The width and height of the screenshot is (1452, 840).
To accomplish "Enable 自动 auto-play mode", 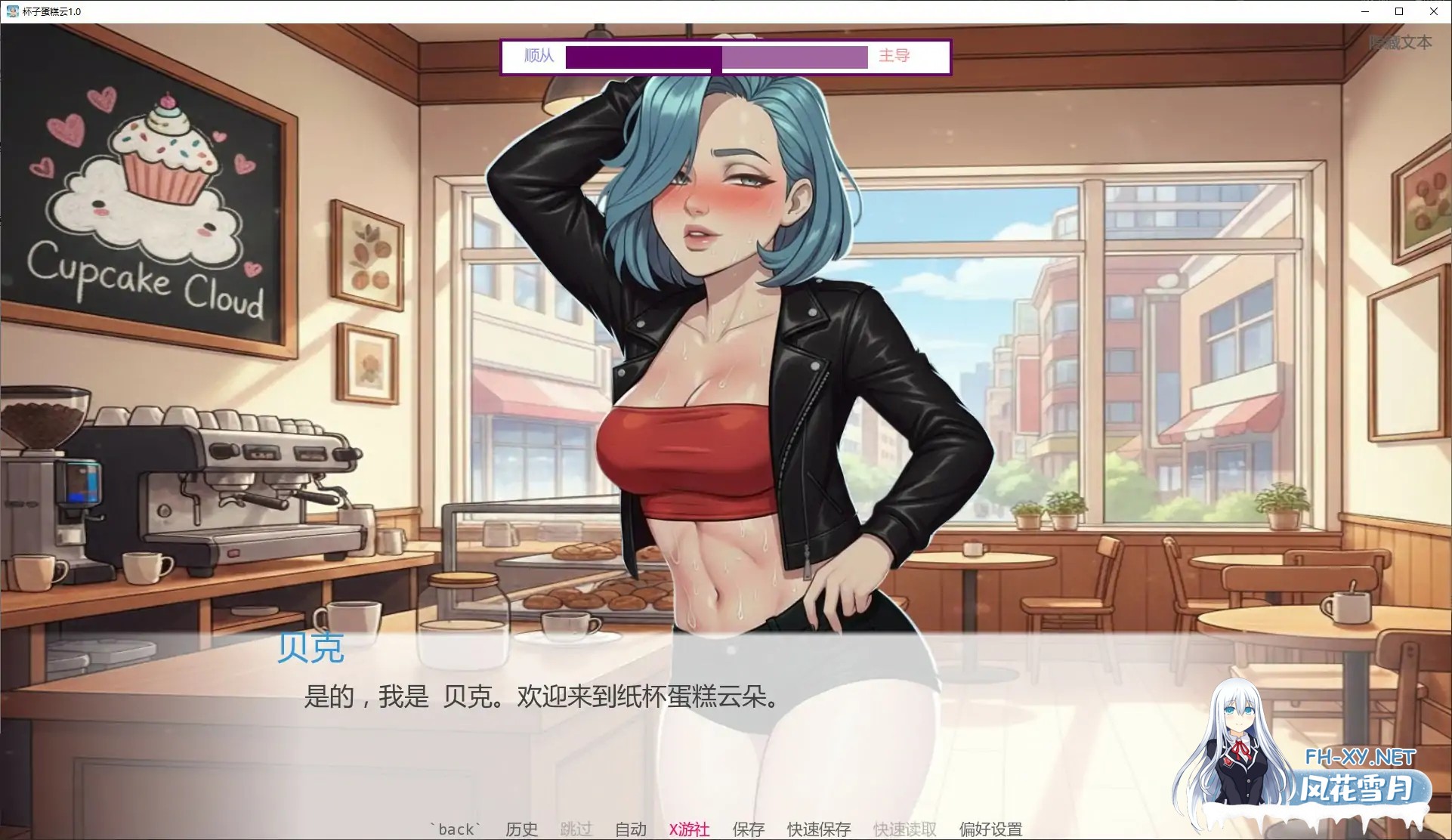I will coord(631,829).
